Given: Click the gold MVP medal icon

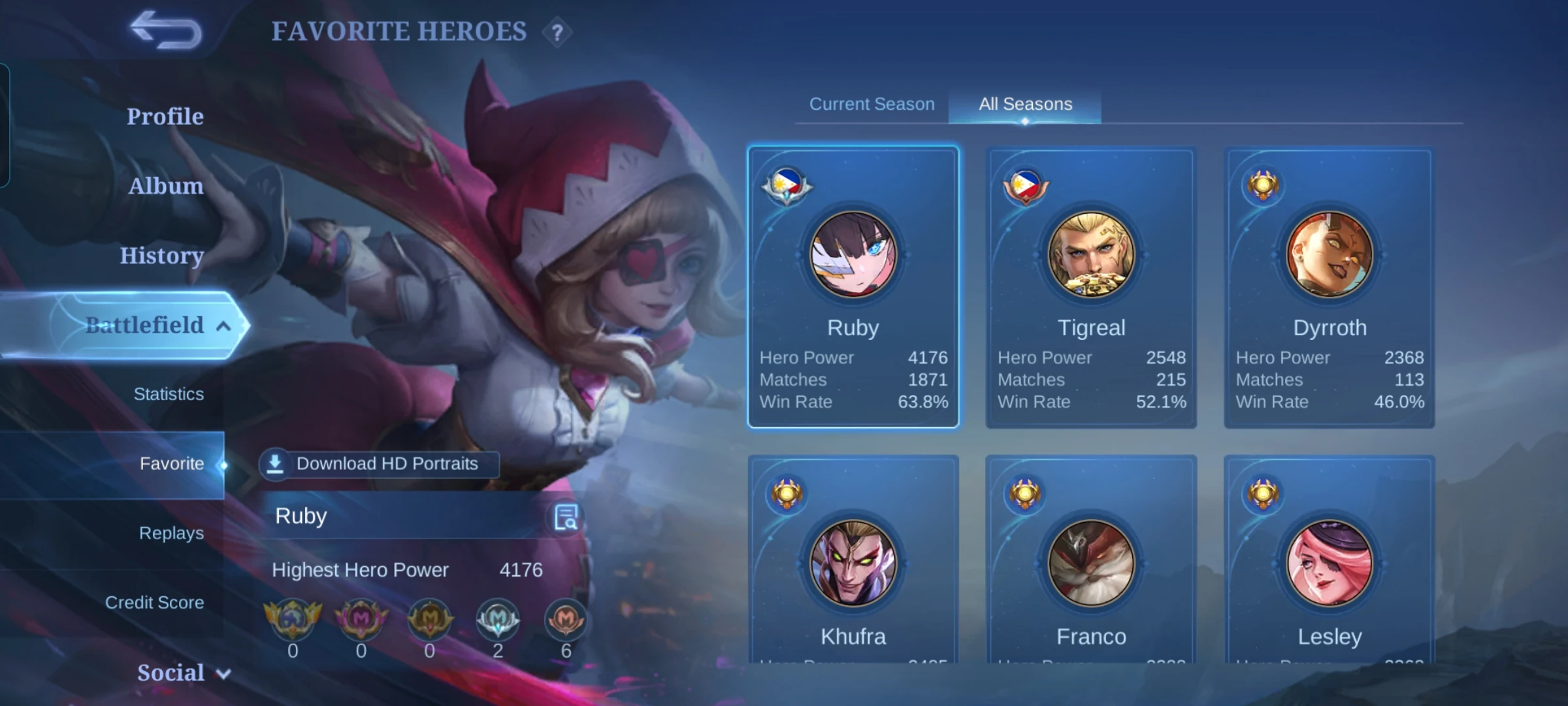Looking at the screenshot, I should pos(429,620).
